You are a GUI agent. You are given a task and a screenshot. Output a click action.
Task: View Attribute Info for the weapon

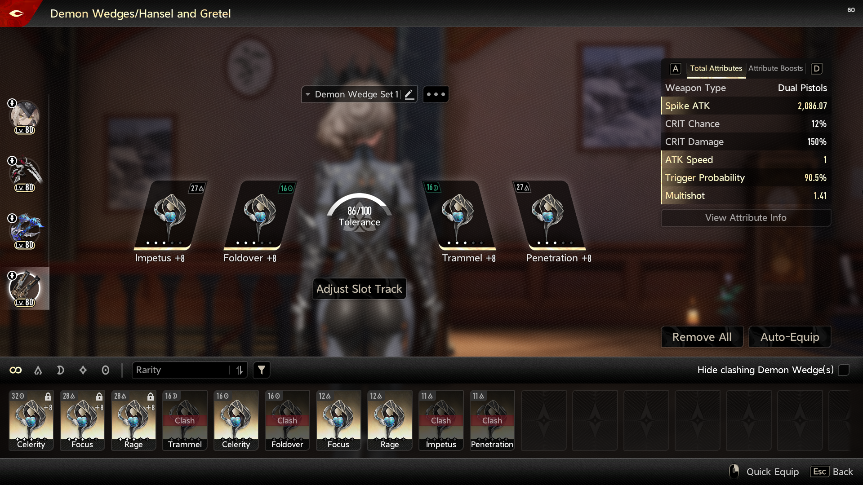pos(745,218)
